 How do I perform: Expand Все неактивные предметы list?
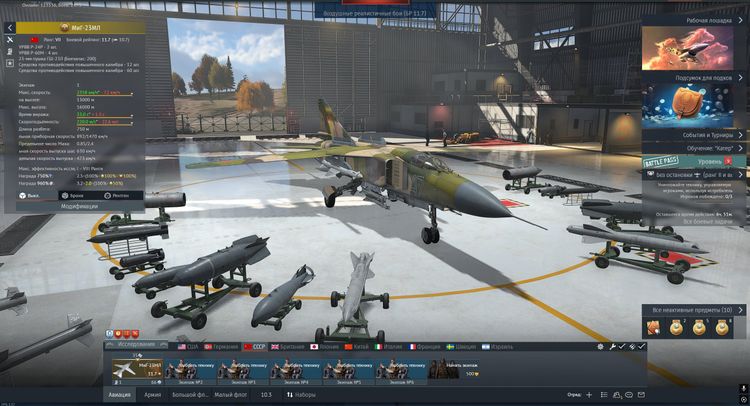694,311
